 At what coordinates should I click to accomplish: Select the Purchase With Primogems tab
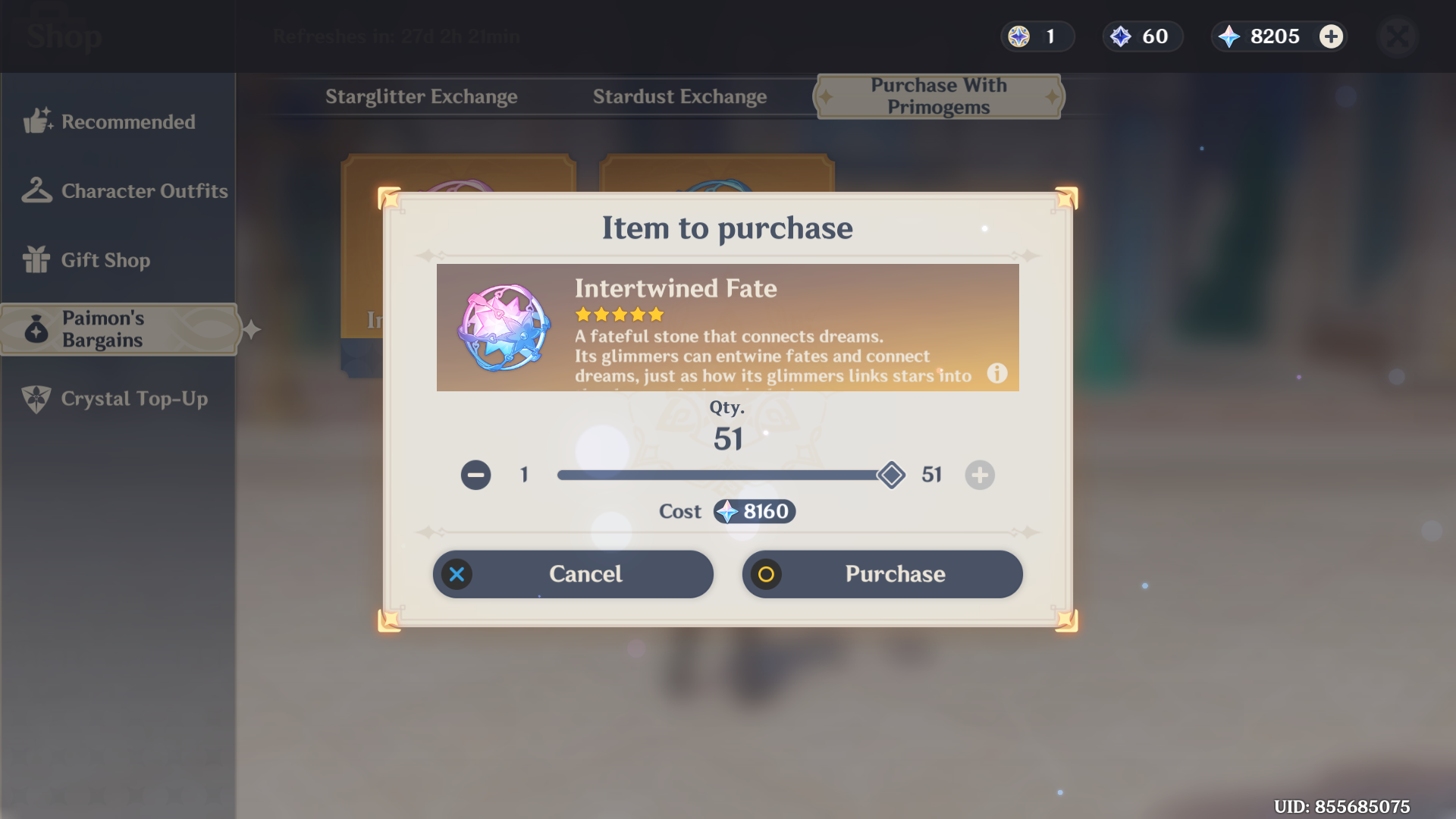938,96
